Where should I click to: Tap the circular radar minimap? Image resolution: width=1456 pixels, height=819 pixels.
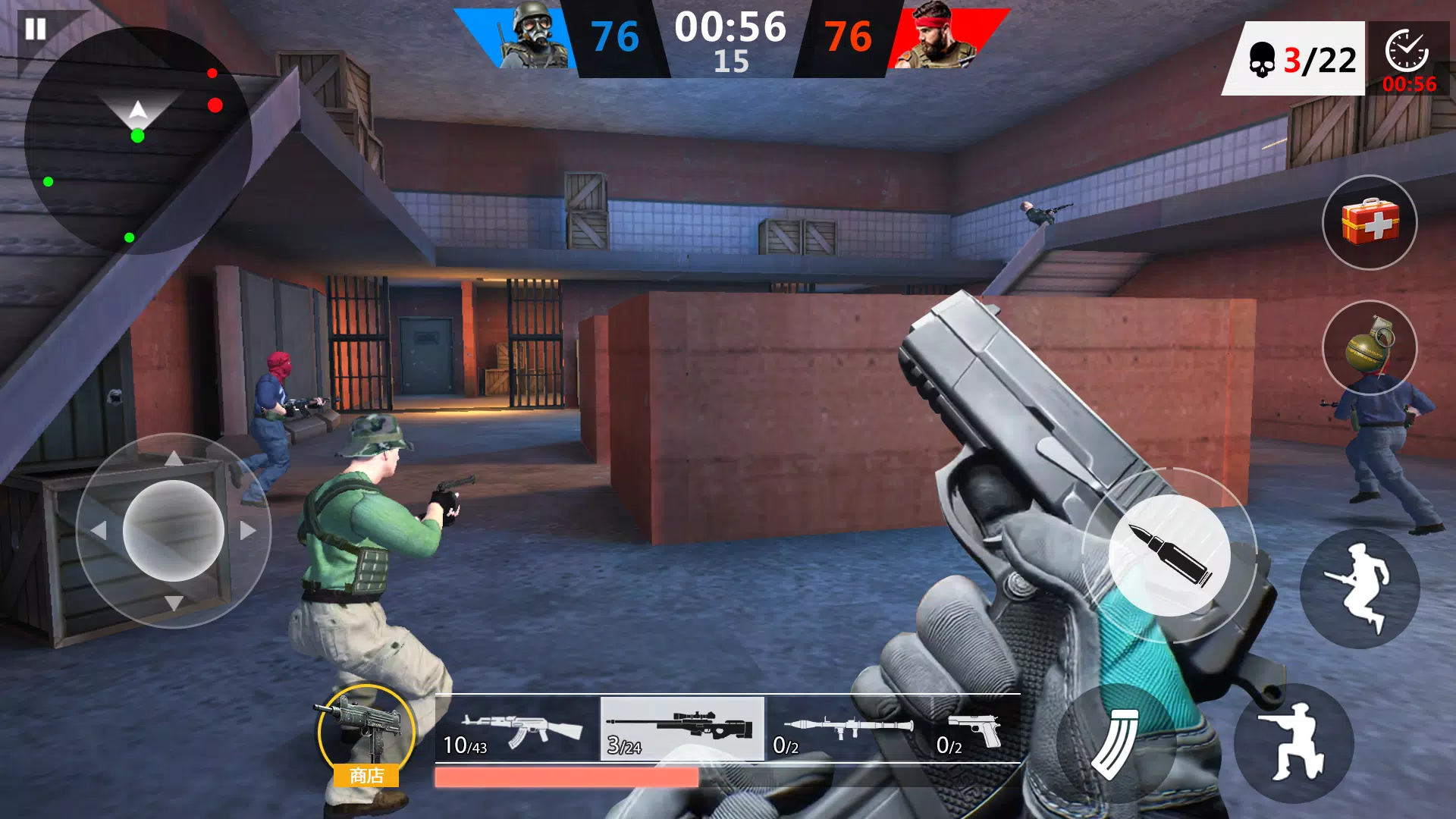[x=137, y=141]
